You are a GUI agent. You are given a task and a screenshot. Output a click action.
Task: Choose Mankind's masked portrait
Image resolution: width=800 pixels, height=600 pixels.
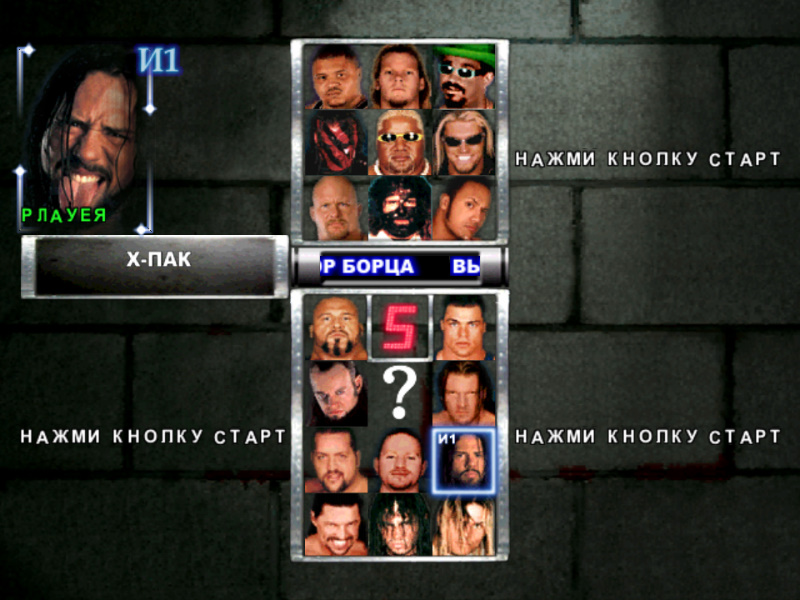(399, 208)
